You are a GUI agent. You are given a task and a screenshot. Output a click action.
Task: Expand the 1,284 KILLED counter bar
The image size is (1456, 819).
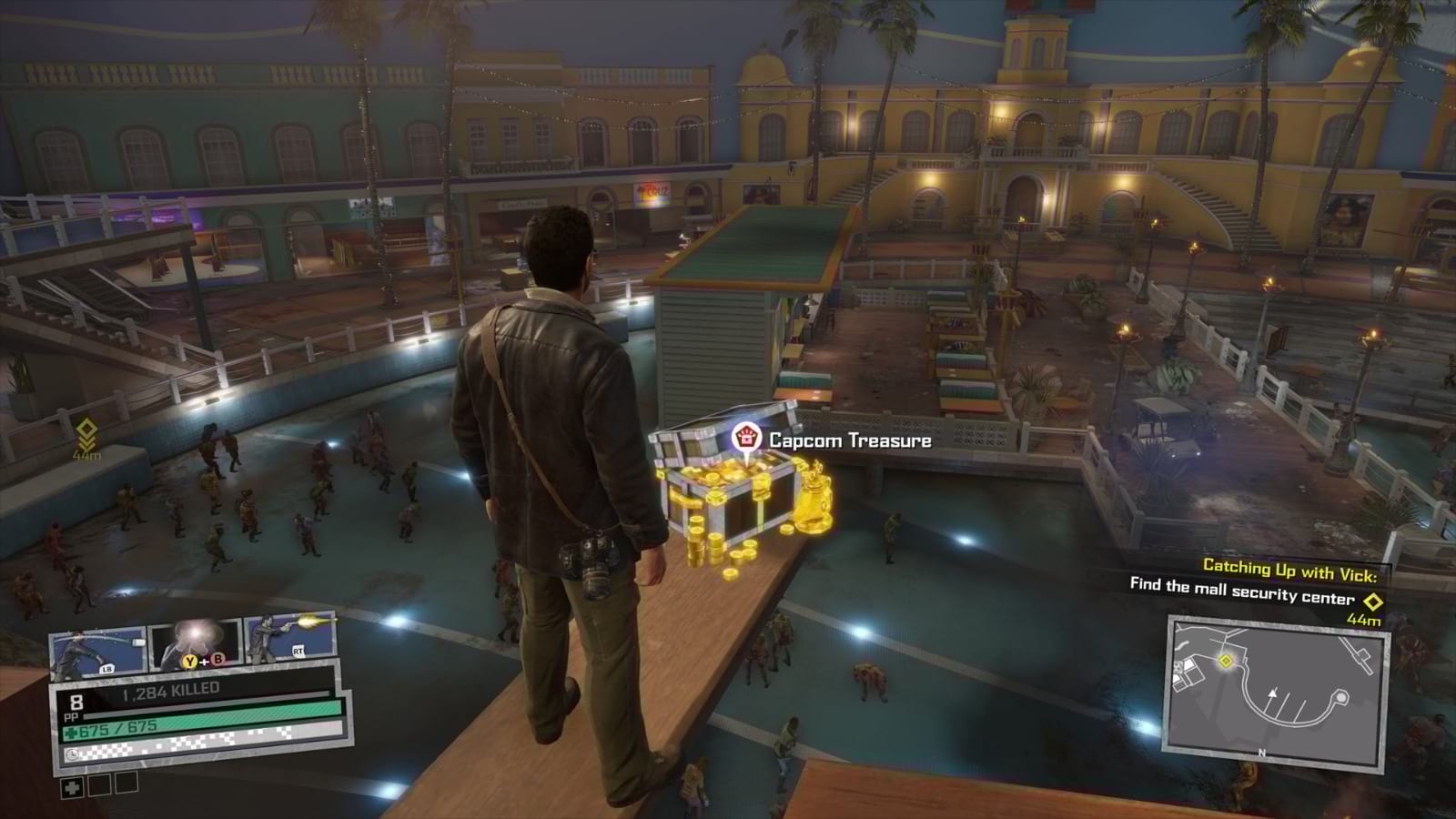[x=170, y=689]
